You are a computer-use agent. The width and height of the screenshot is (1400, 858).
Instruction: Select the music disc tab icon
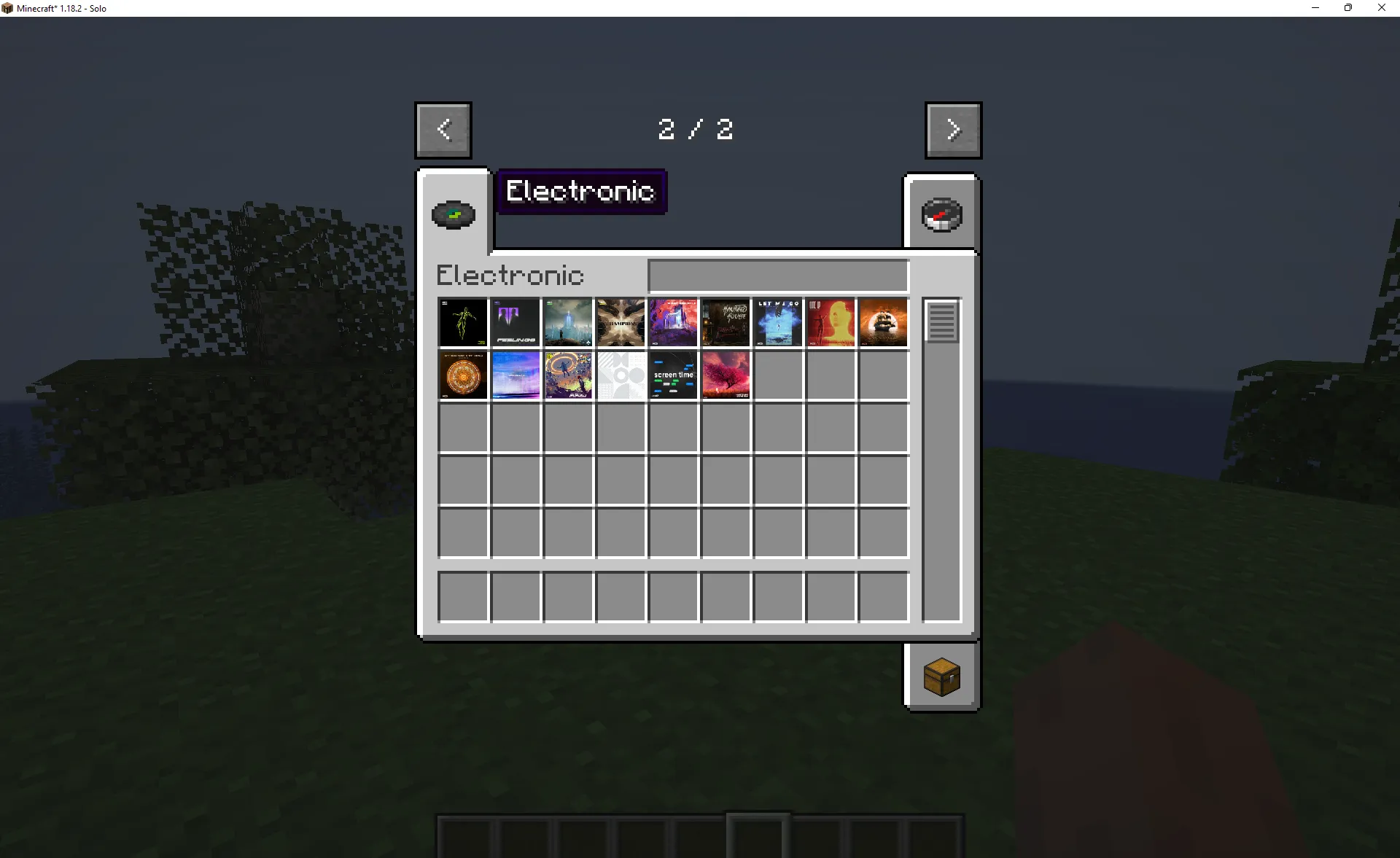click(x=453, y=214)
